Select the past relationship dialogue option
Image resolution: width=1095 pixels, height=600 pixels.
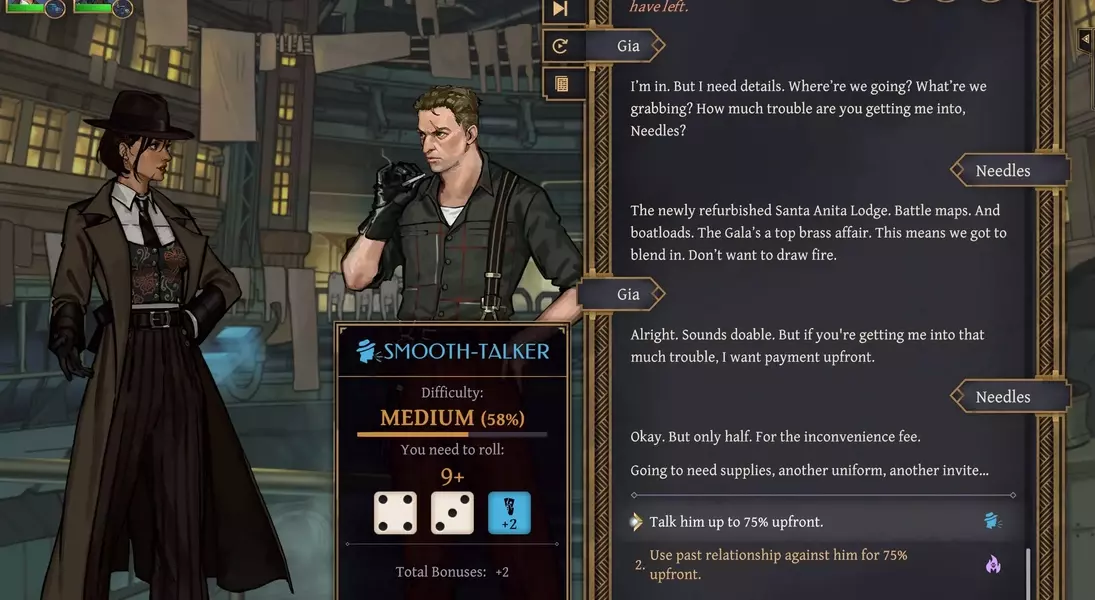(778, 564)
